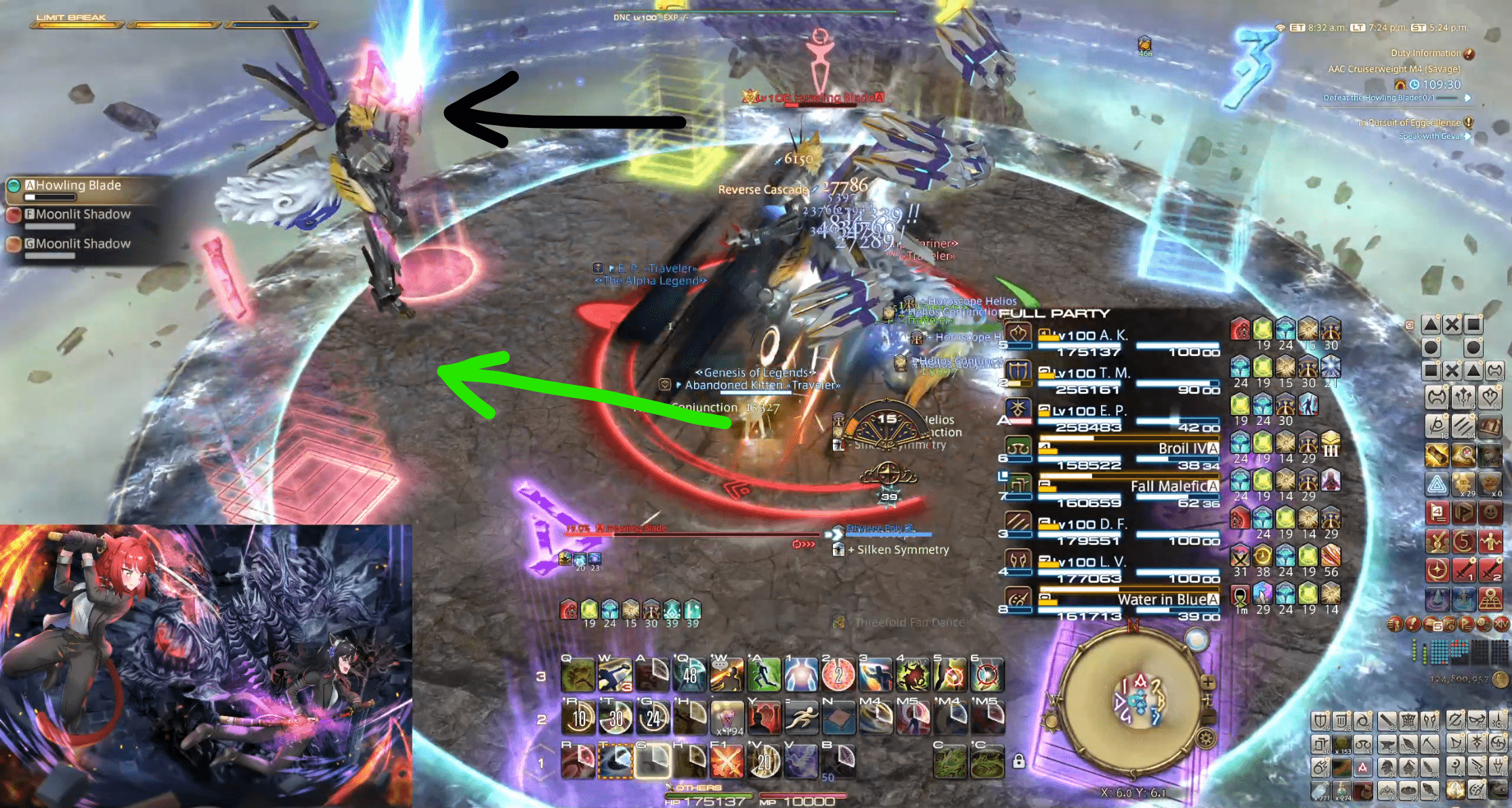Toggle the hotbar lock padlock

(1018, 761)
